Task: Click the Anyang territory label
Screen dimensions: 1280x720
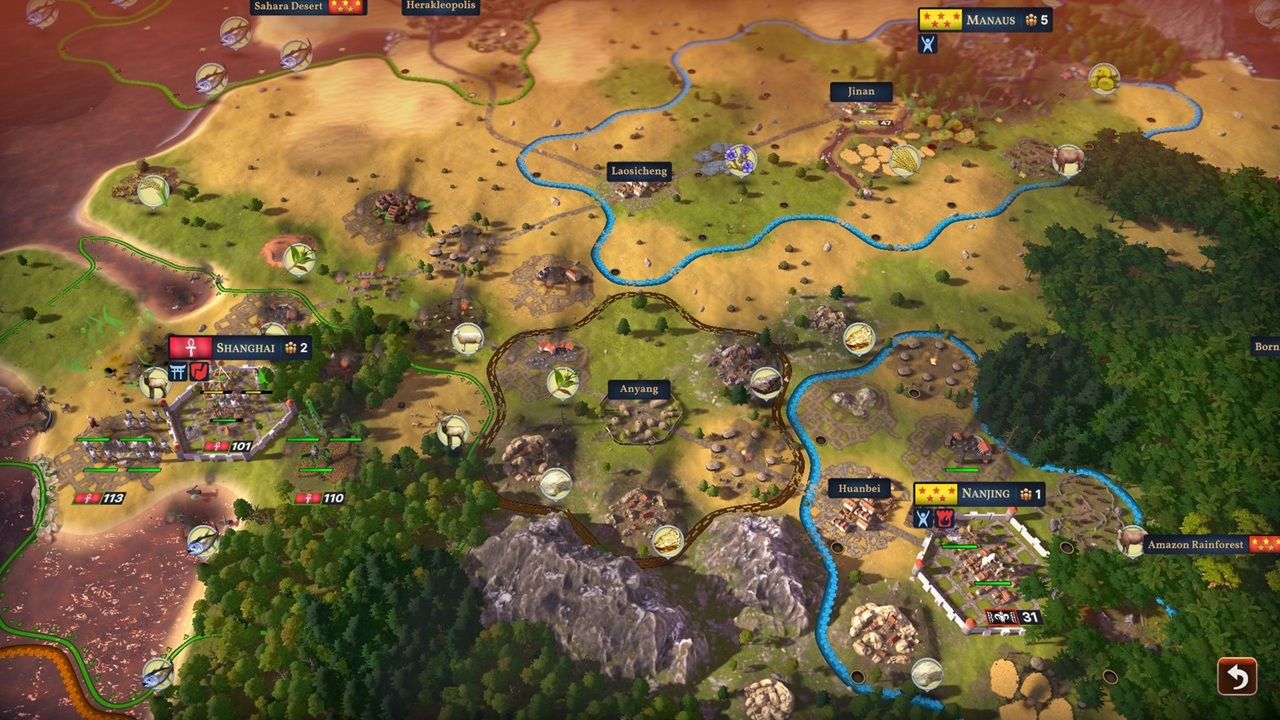Action: tap(639, 389)
